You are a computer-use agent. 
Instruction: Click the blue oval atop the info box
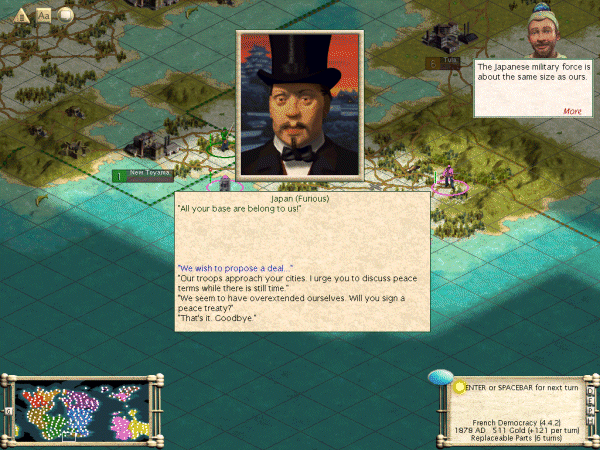pos(440,377)
